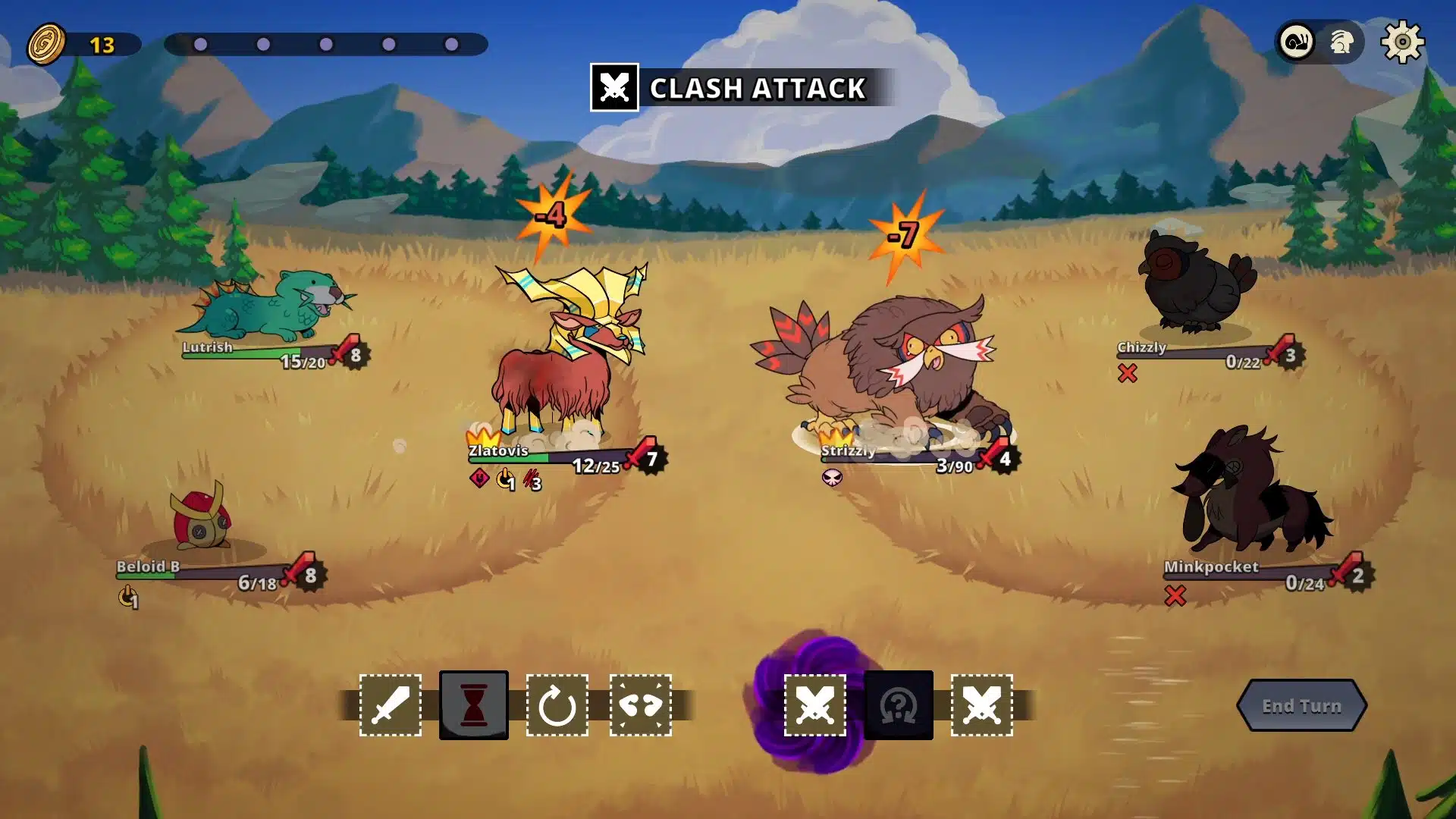This screenshot has height=819, width=1456.
Task: Switch battle speed to the rabbit setting
Action: pyautogui.click(x=1341, y=42)
